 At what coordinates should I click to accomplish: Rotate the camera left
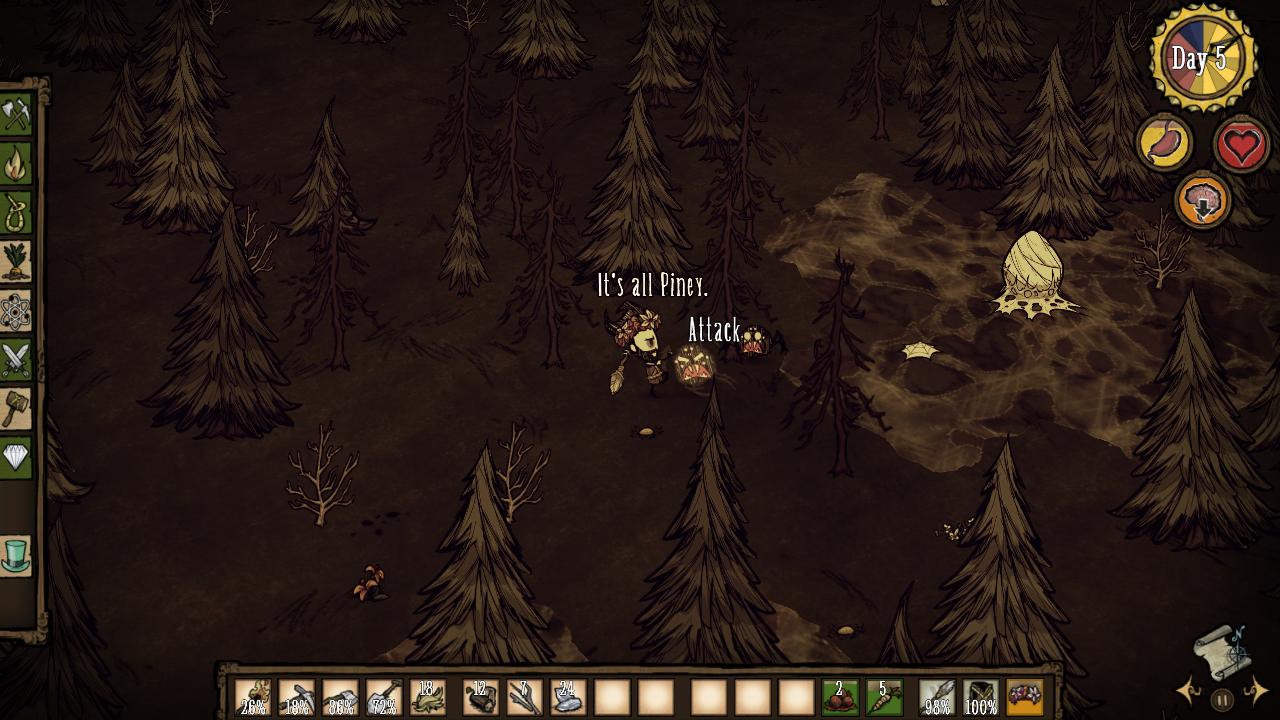[1189, 690]
